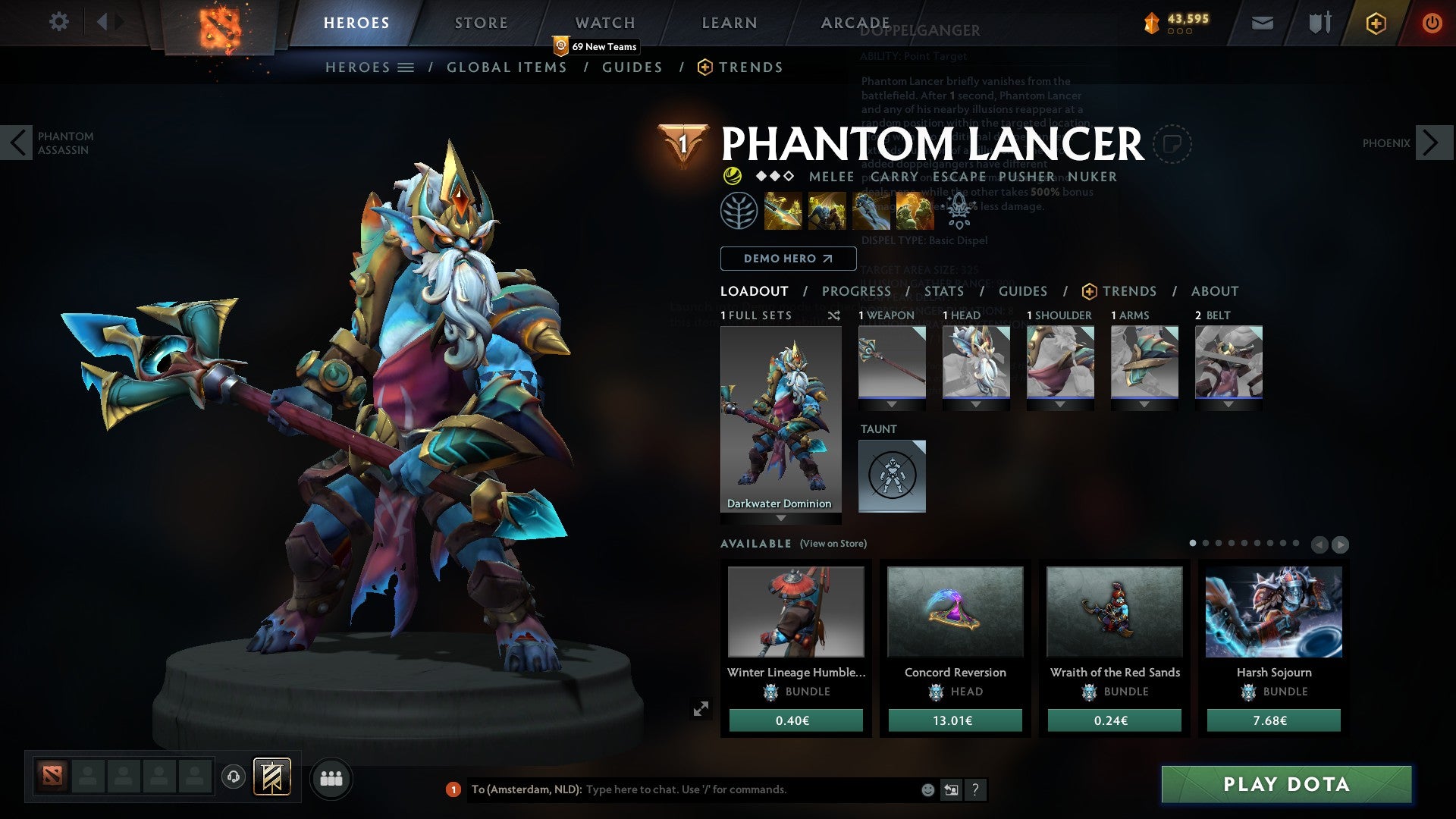Image resolution: width=1456 pixels, height=819 pixels.
Task: Open the notifications mail icon
Action: pyautogui.click(x=1262, y=23)
